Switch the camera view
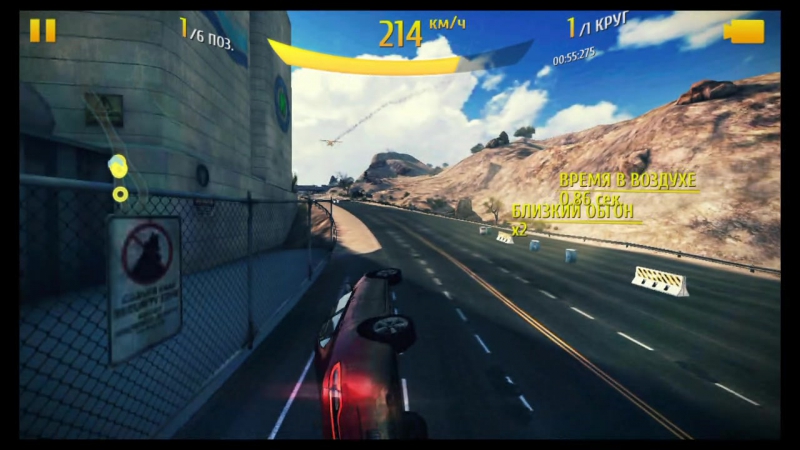The height and width of the screenshot is (450, 800). [x=743, y=32]
